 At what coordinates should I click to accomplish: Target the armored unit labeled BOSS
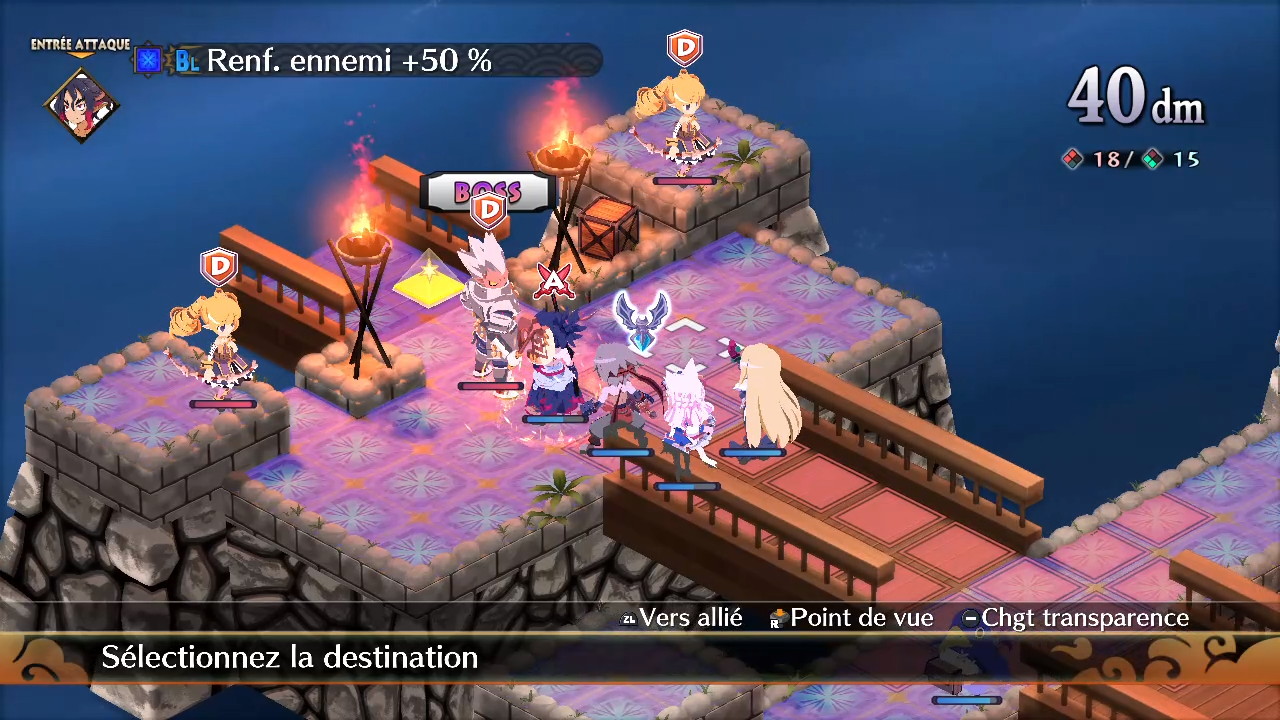click(490, 315)
